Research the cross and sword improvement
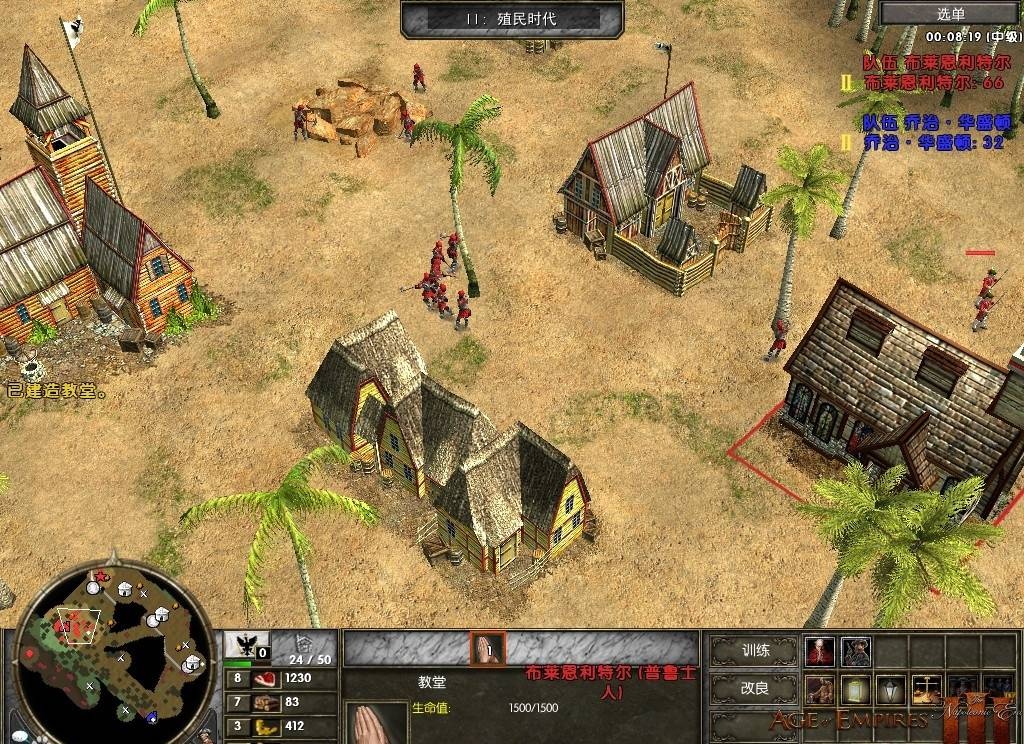 [926, 690]
